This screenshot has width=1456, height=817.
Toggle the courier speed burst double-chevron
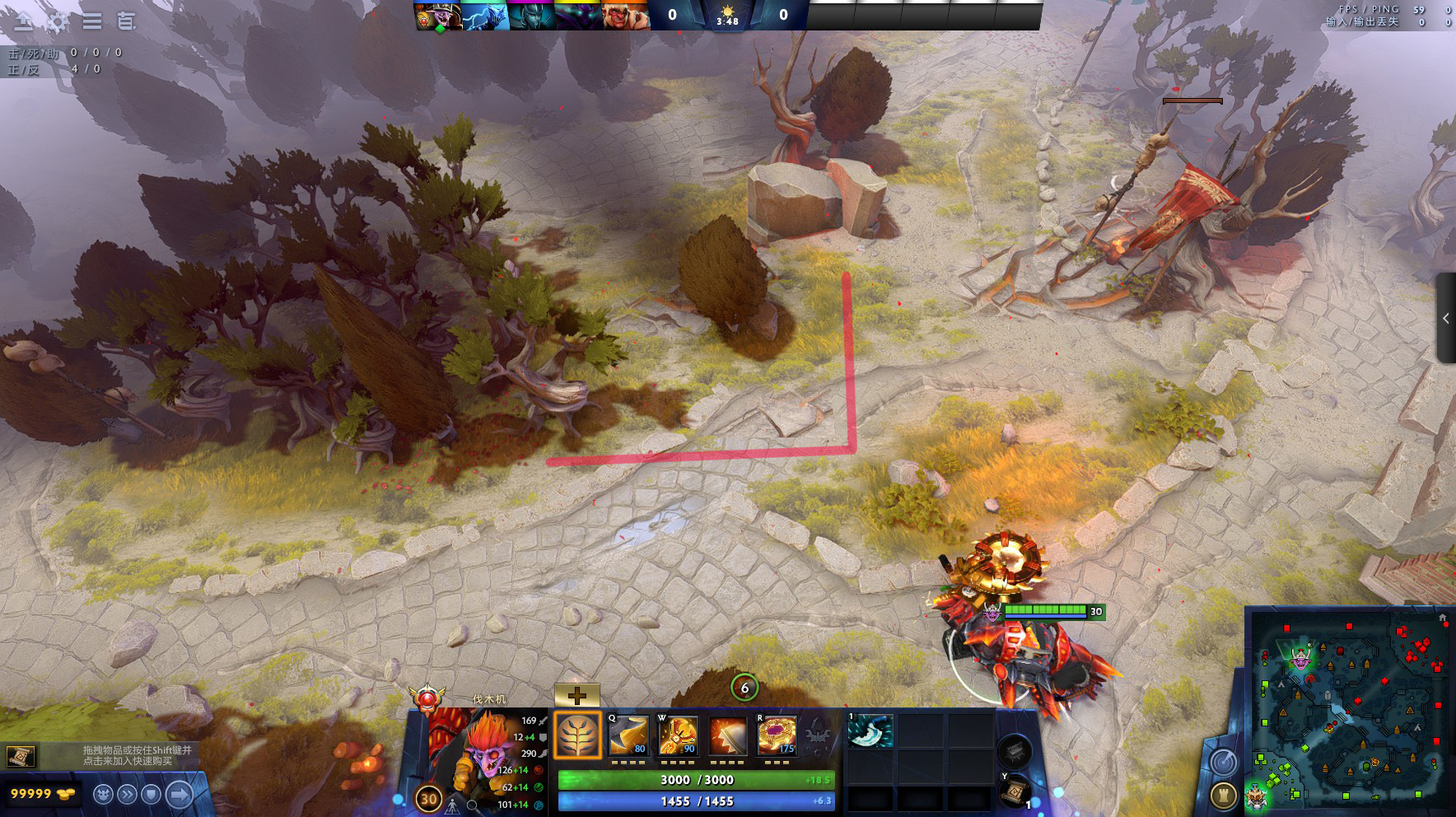pos(127,794)
